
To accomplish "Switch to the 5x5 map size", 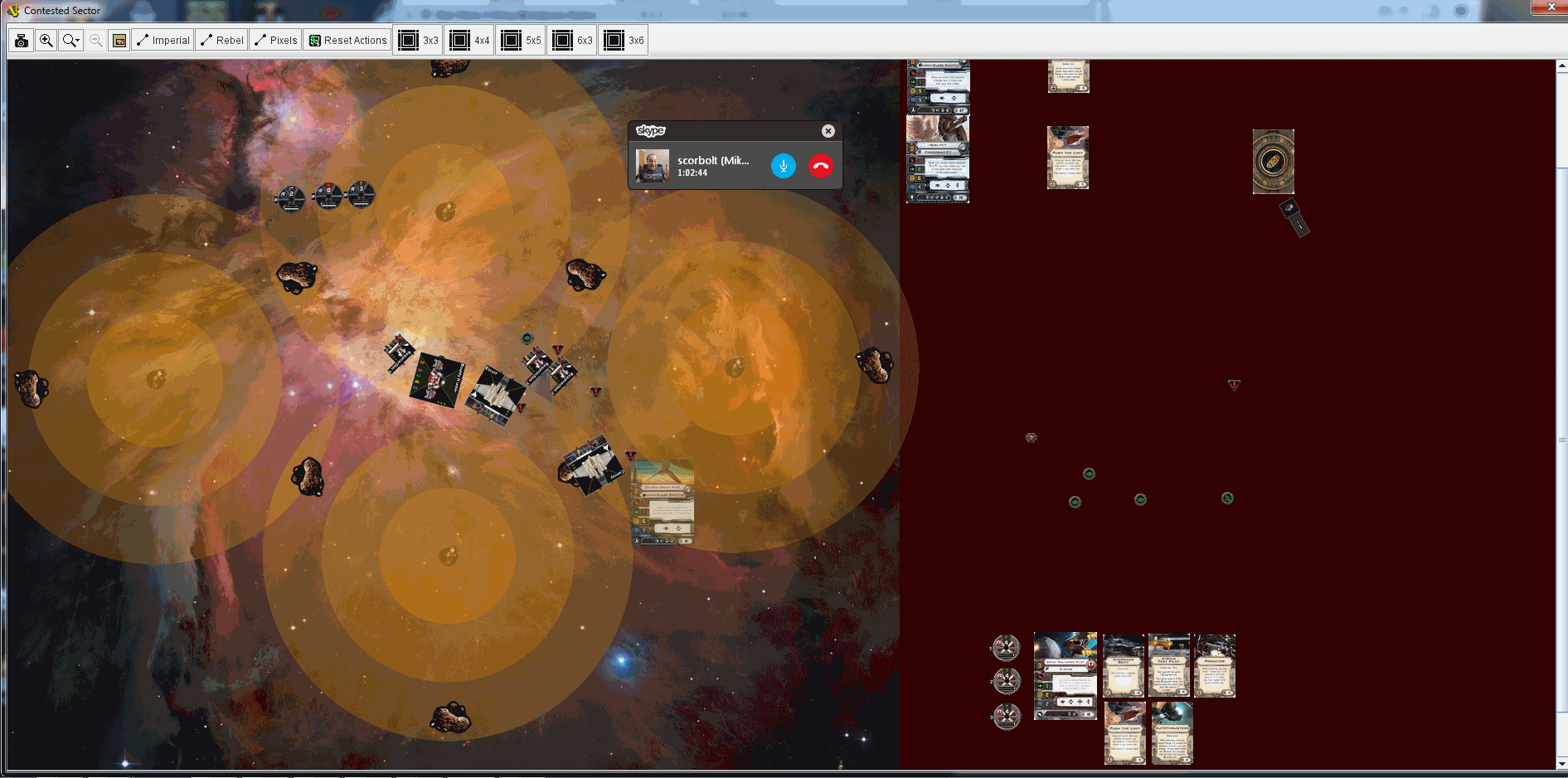I will pos(522,40).
